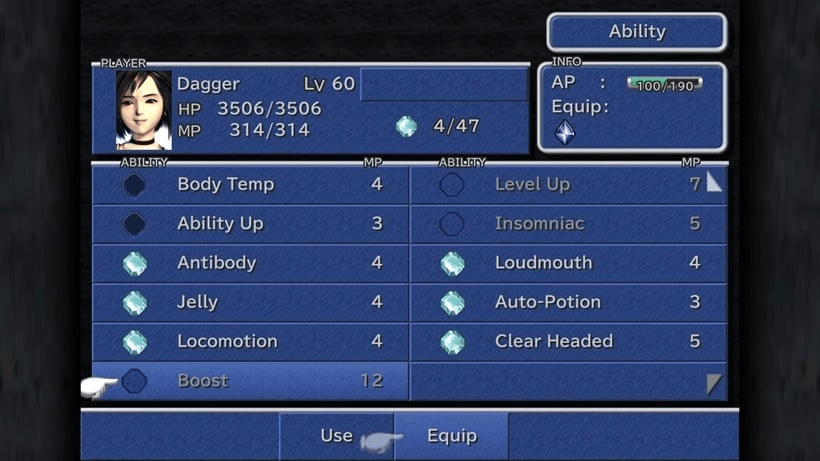Screen dimensions: 820x461
Task: Select the Level Up ability
Action: pos(566,185)
